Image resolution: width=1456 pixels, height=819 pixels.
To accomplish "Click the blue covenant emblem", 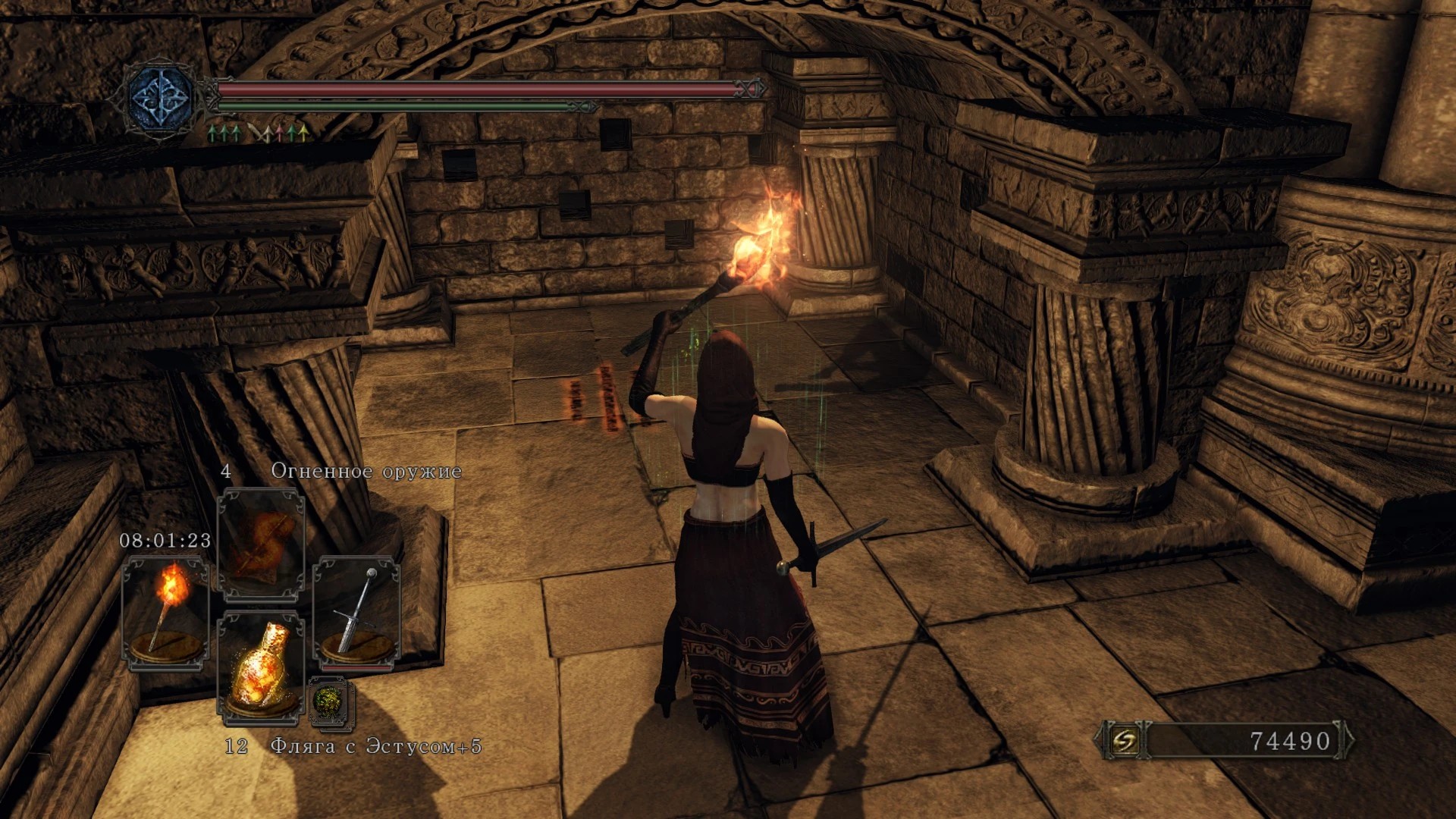I will point(161,99).
